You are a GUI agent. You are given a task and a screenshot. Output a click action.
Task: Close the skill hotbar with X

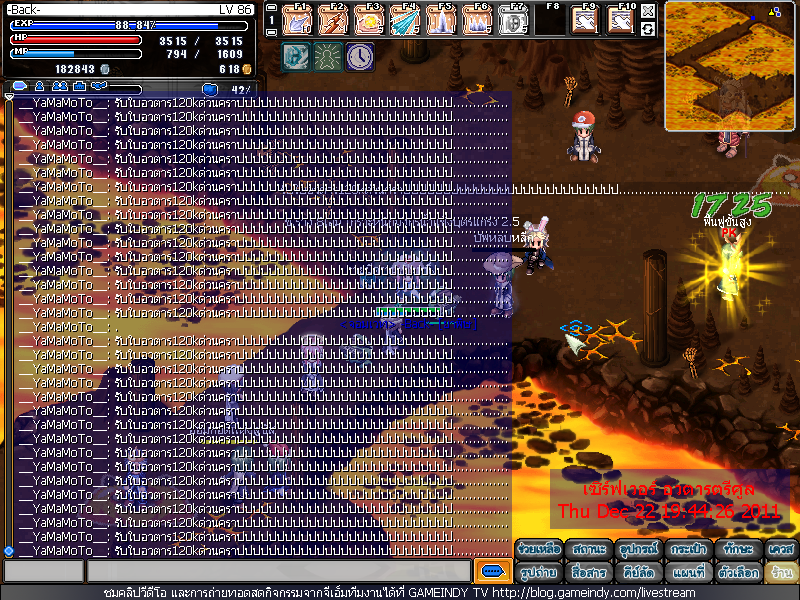click(x=648, y=11)
